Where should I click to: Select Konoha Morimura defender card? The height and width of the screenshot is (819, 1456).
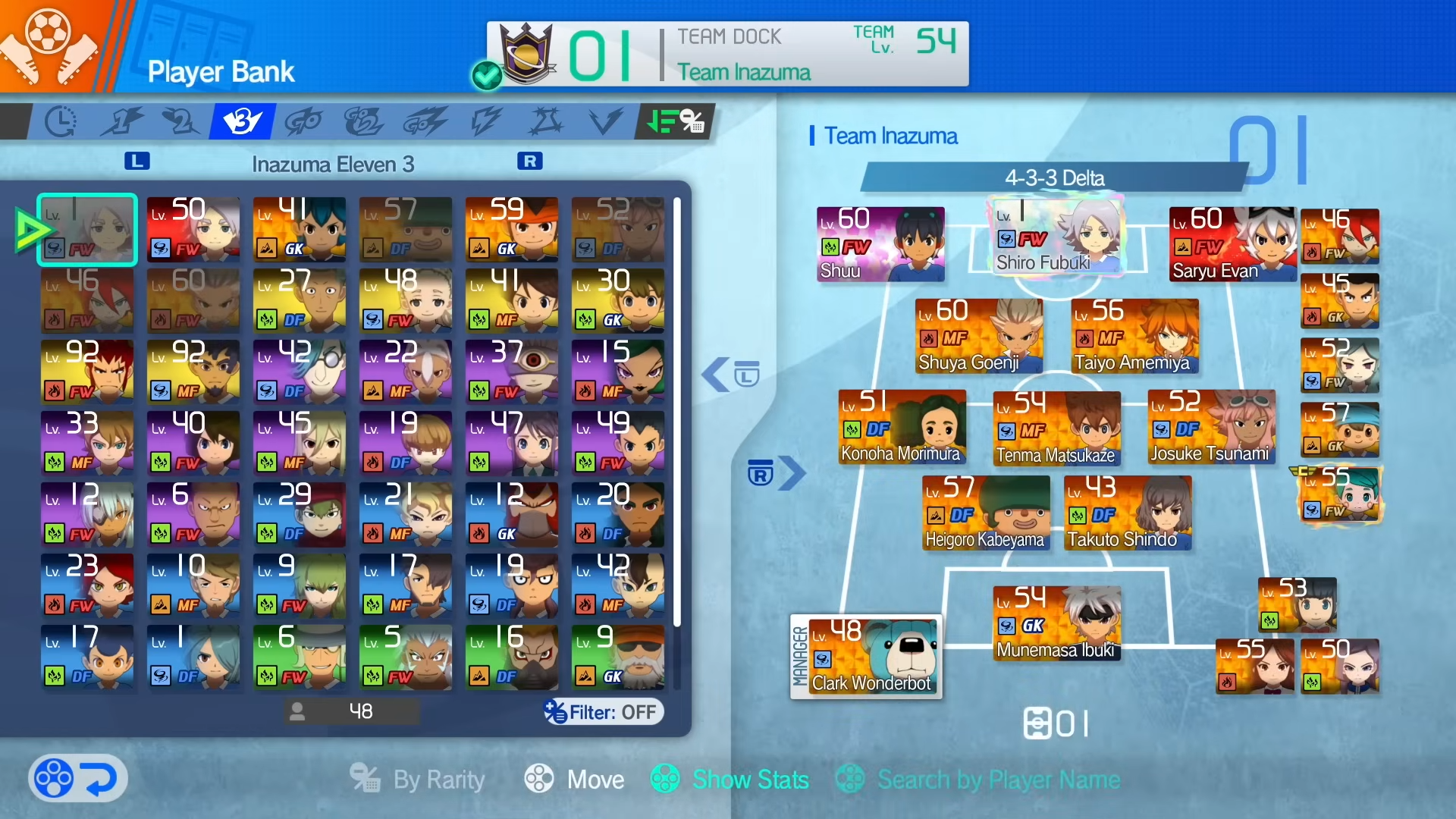click(x=902, y=427)
